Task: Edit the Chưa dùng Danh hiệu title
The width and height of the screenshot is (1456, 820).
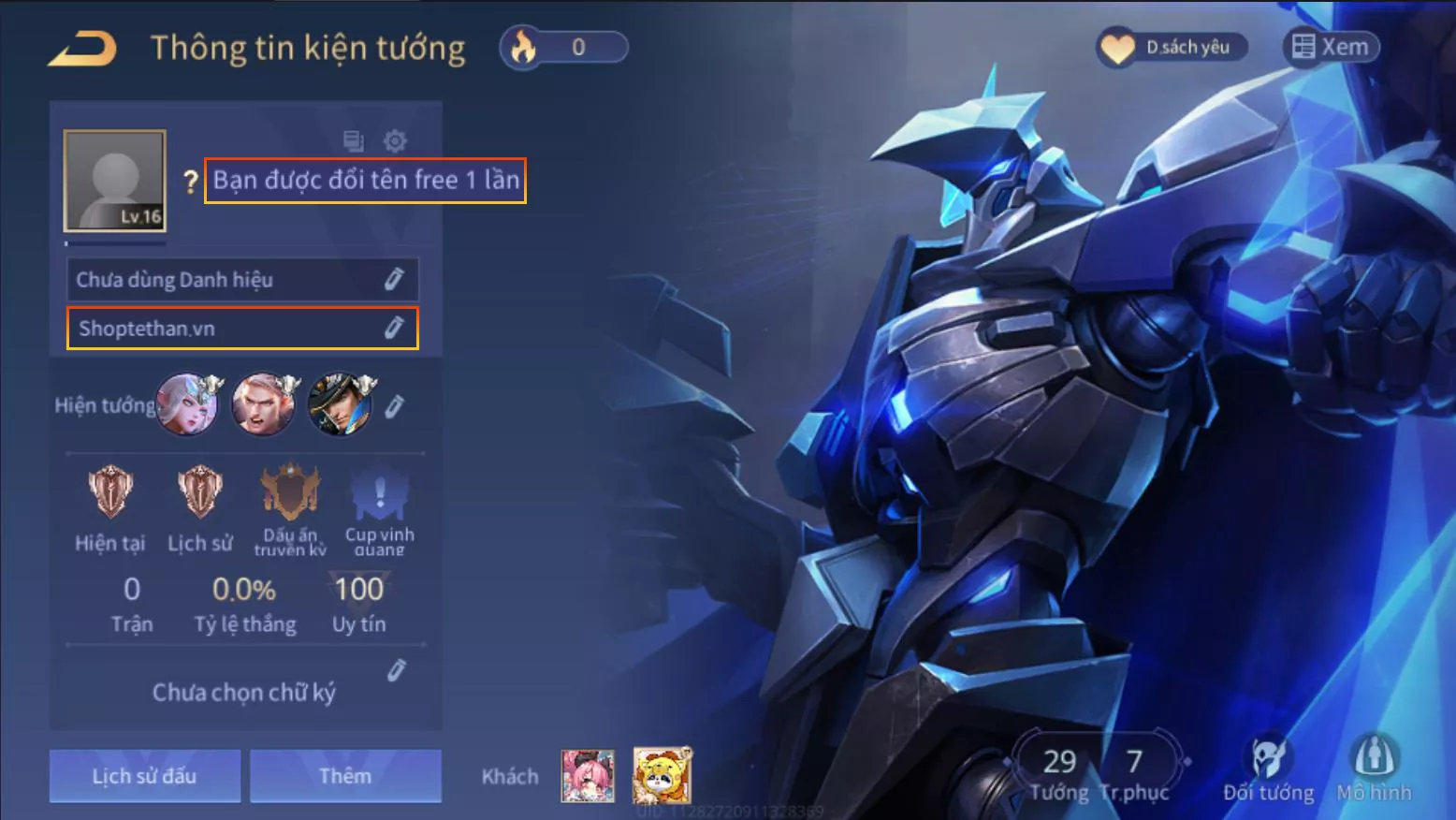Action: coord(394,279)
